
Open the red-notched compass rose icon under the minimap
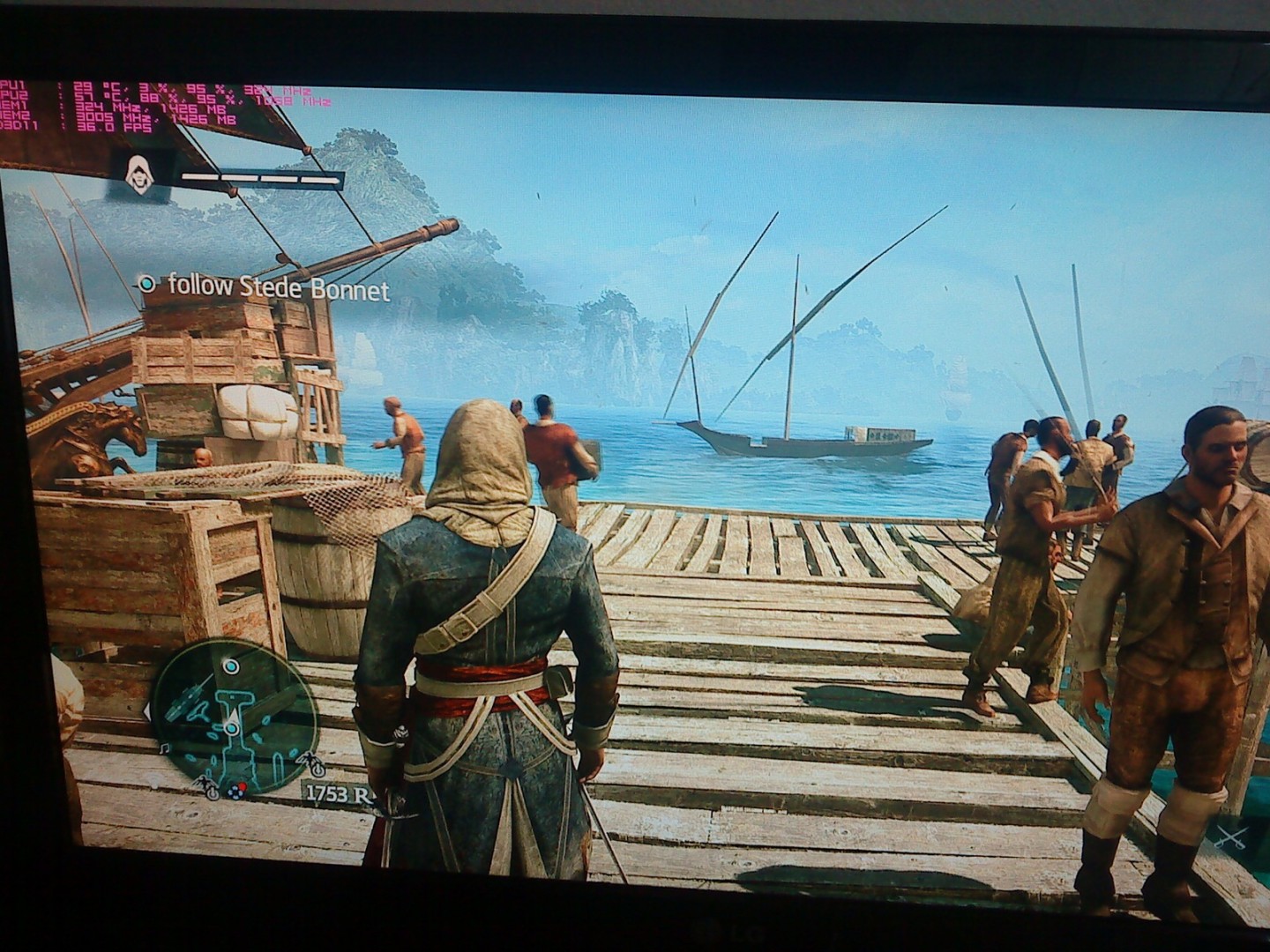[236, 792]
